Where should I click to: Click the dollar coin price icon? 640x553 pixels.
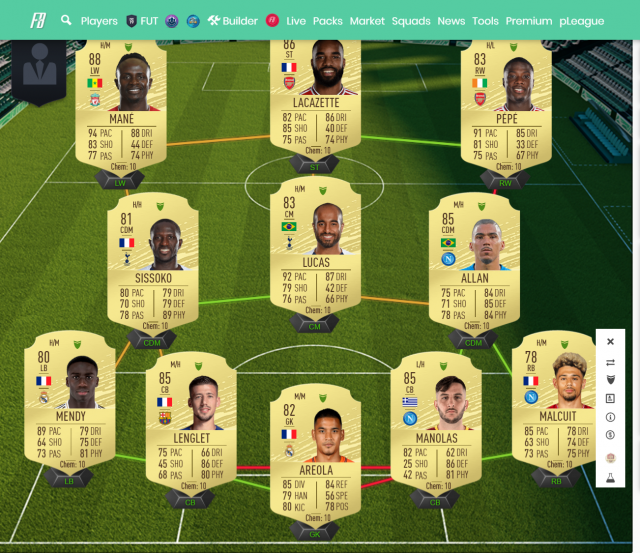pyautogui.click(x=610, y=435)
